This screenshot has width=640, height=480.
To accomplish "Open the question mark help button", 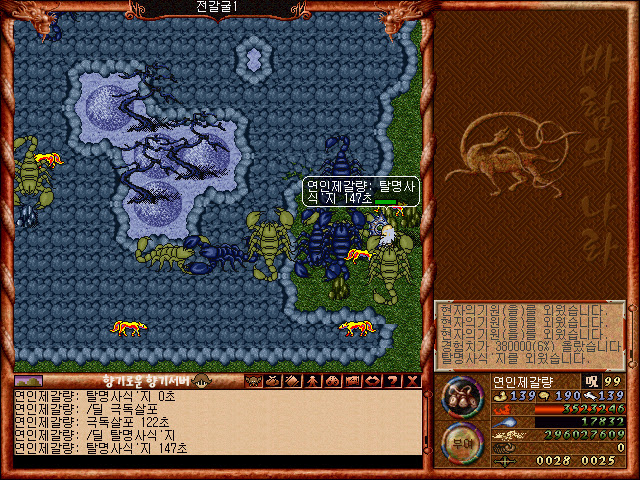I will pyautogui.click(x=393, y=381).
